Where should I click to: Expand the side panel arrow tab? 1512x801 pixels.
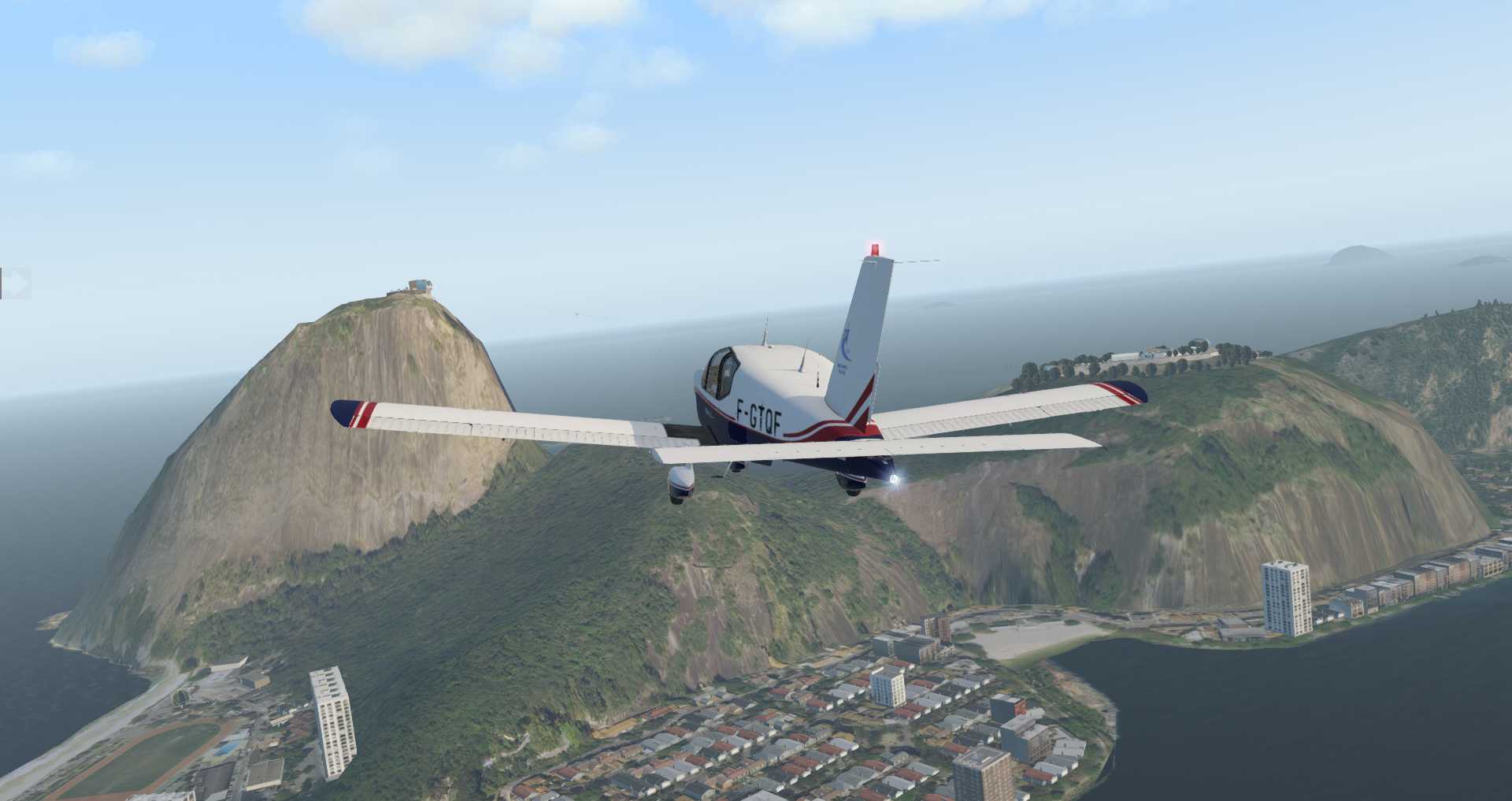point(16,284)
